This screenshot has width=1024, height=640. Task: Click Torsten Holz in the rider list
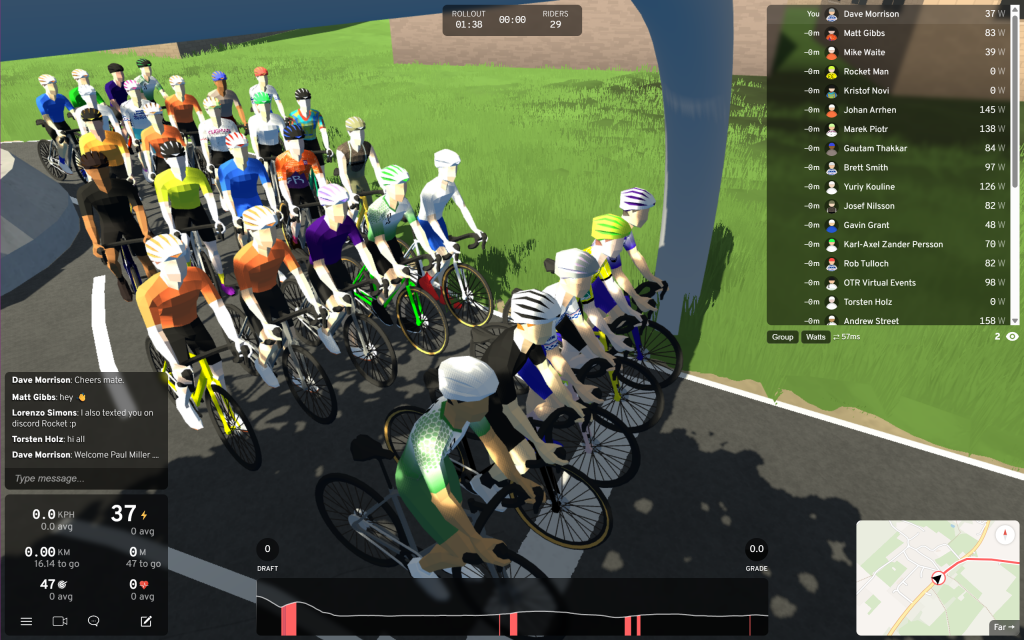pyautogui.click(x=890, y=302)
